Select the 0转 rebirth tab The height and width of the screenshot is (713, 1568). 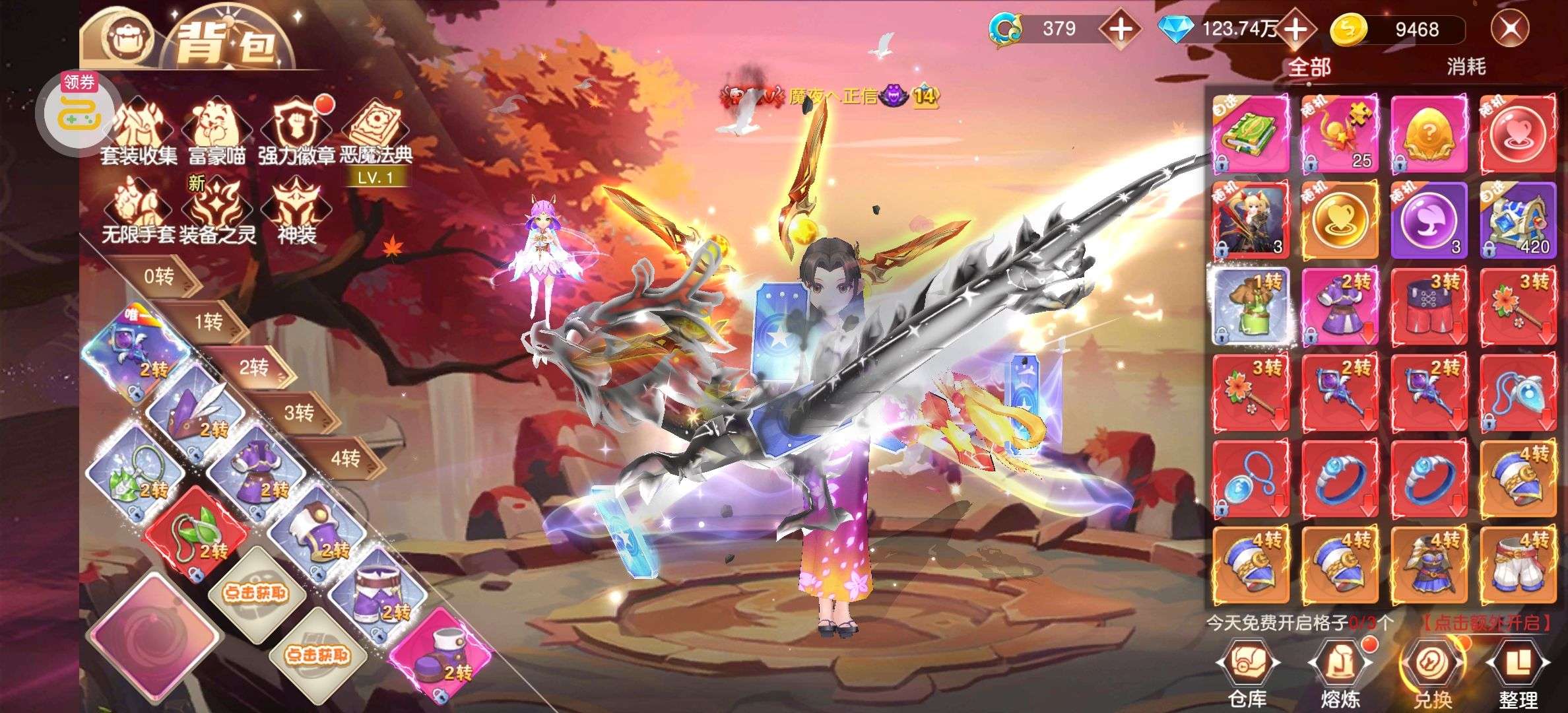click(159, 277)
